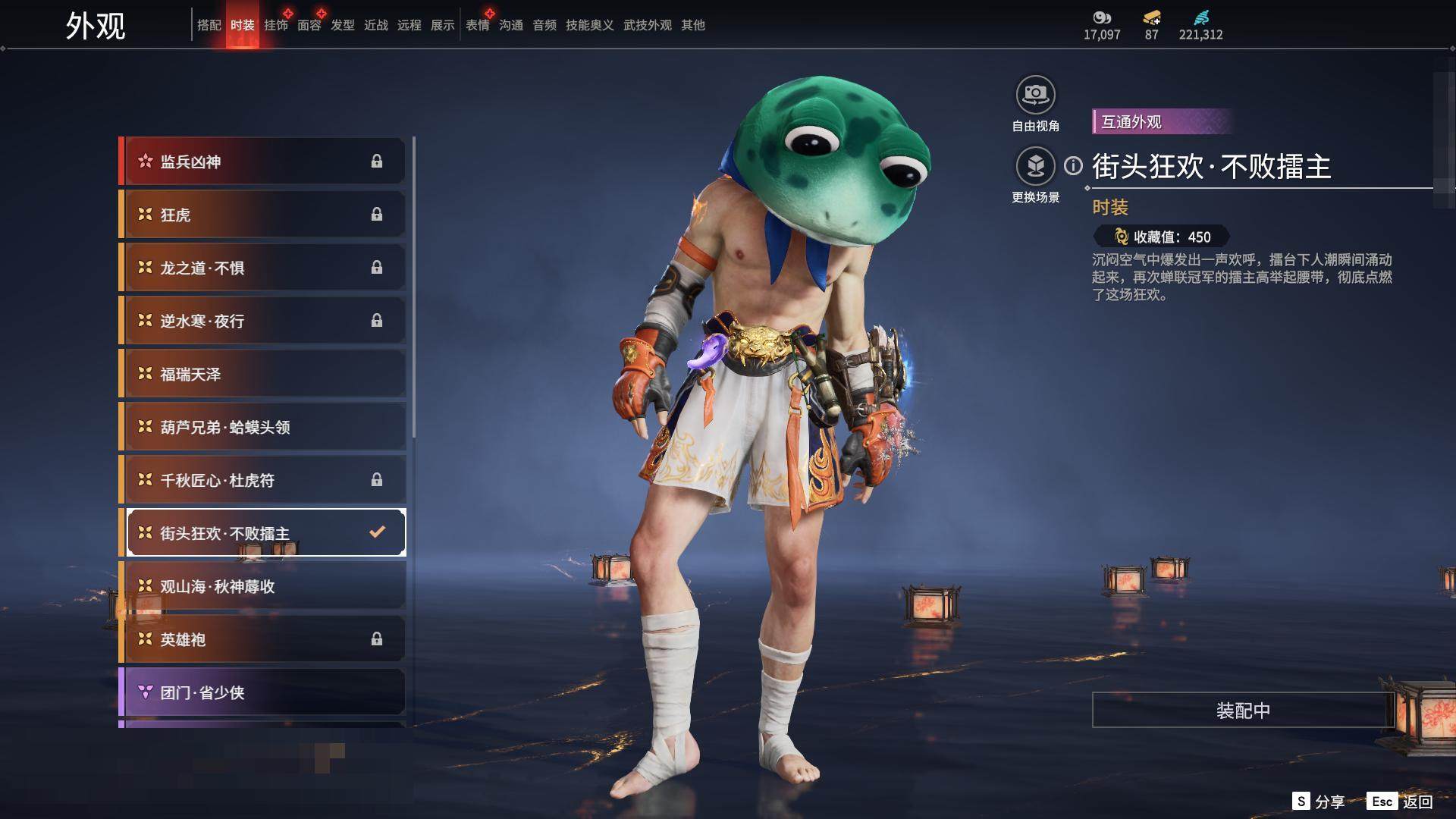
Task: Click the 装配中 equip button
Action: (x=1242, y=710)
